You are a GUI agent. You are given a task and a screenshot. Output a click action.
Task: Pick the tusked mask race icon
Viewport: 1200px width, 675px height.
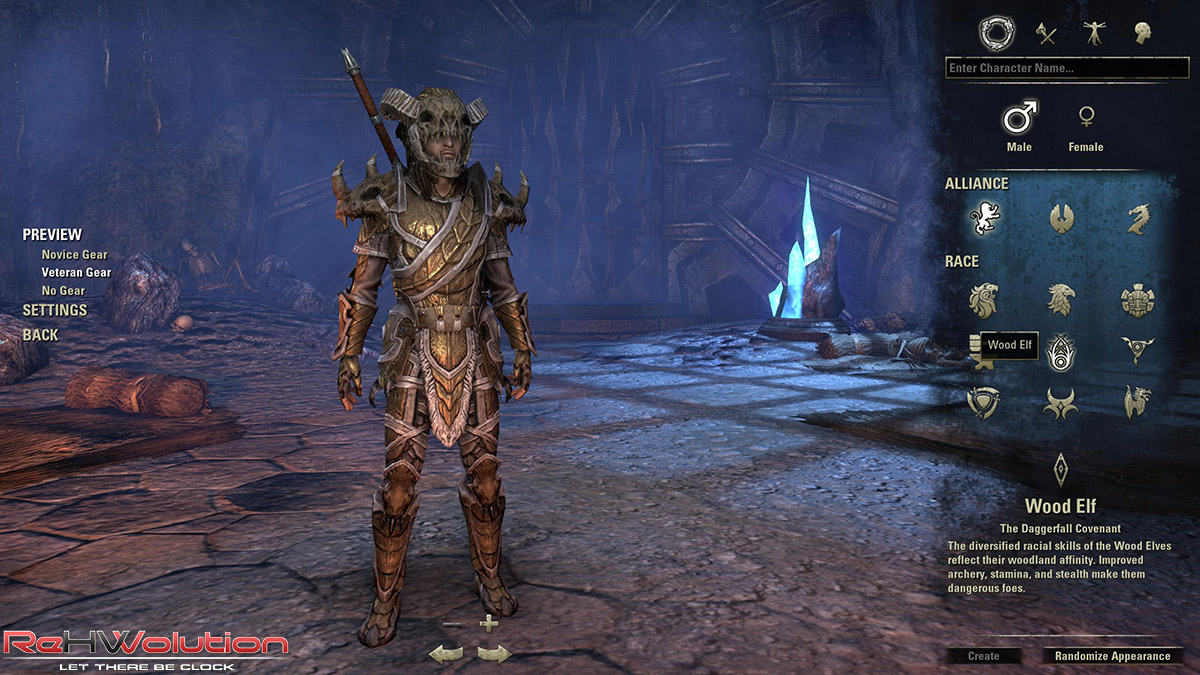pyautogui.click(x=1137, y=299)
